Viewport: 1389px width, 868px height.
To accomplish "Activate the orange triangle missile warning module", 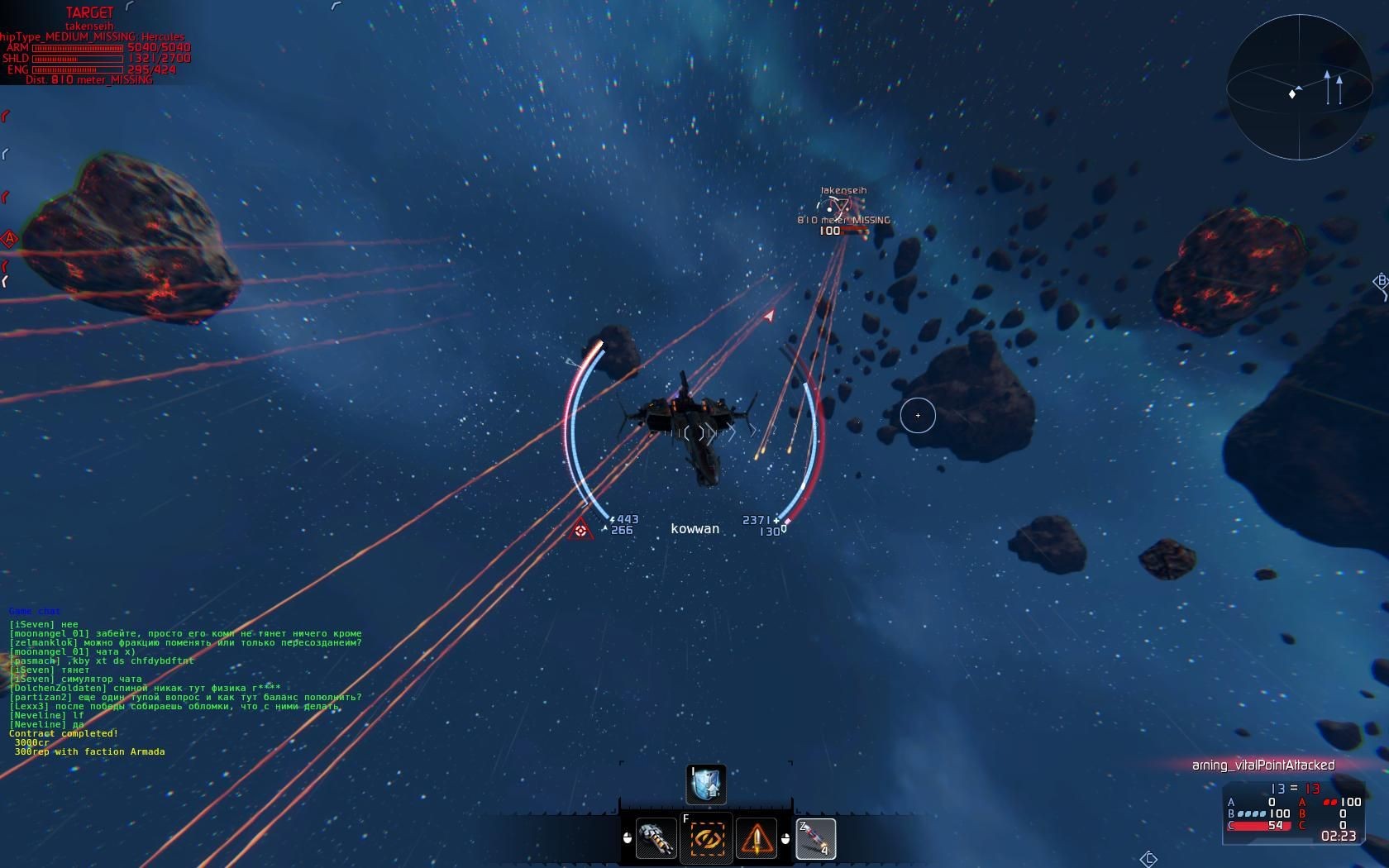I will point(756,840).
